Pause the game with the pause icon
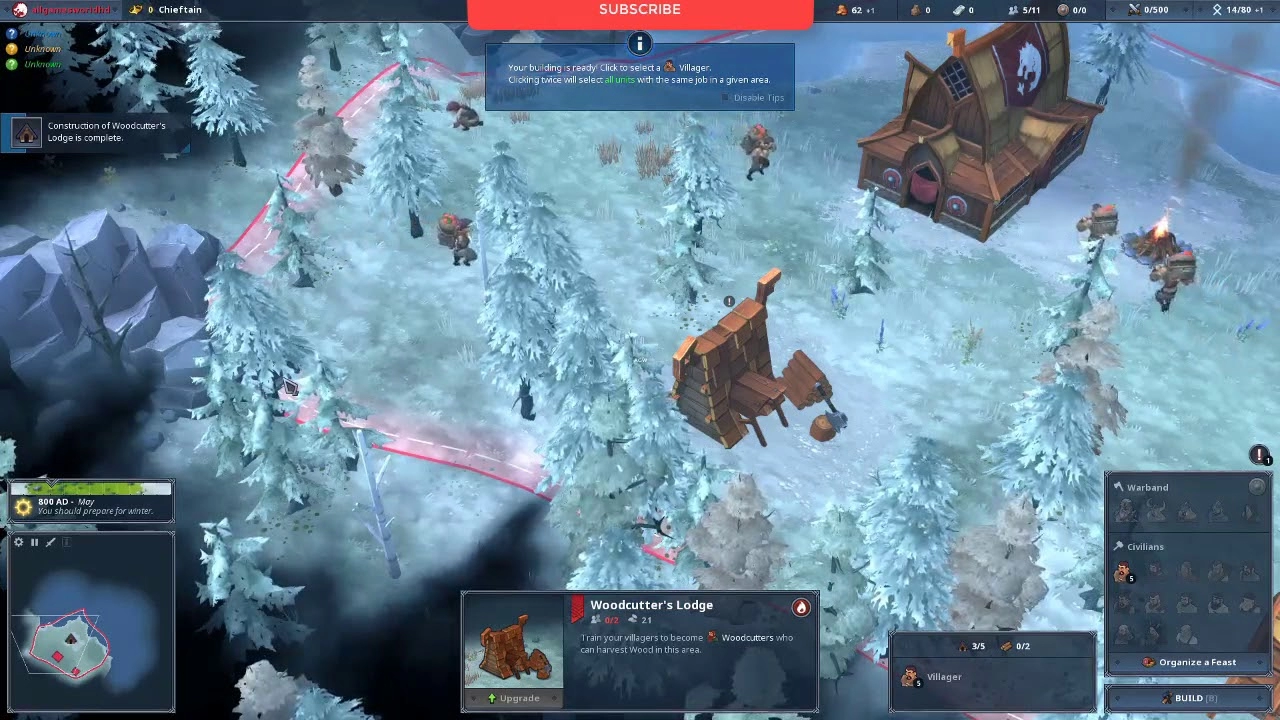Viewport: 1280px width, 720px height. click(x=34, y=542)
